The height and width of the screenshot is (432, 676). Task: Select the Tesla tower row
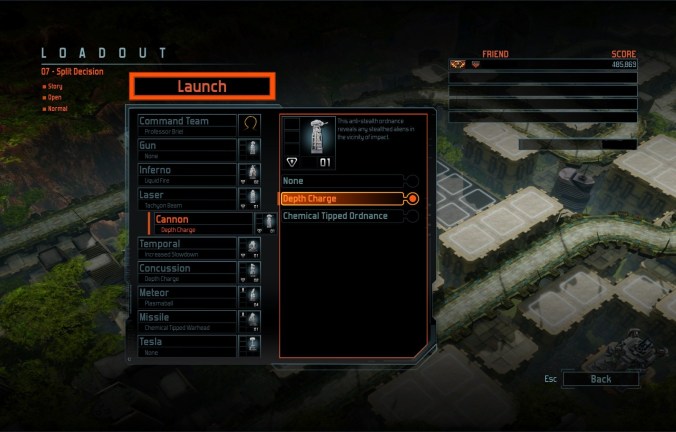pyautogui.click(x=186, y=345)
